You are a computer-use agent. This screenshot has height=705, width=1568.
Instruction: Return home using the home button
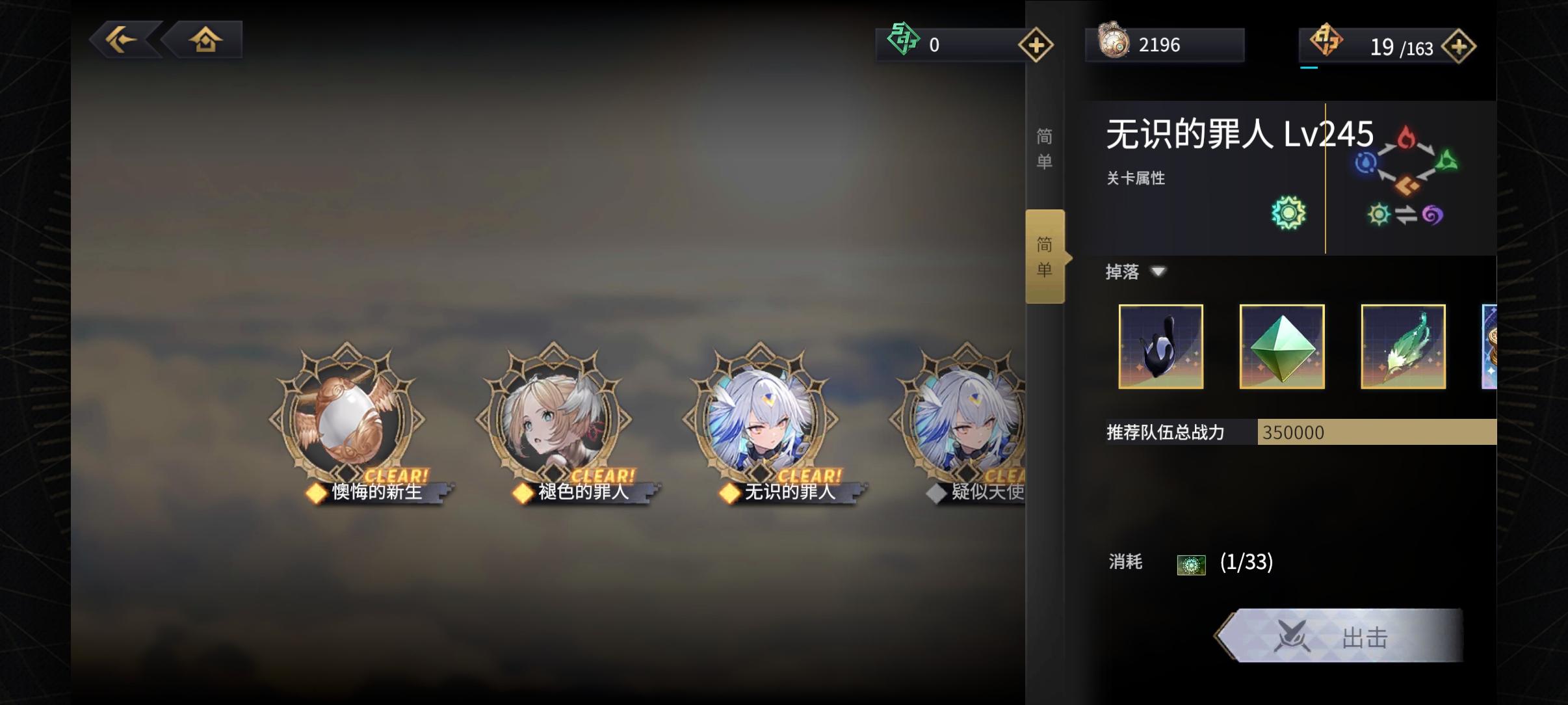pos(205,39)
